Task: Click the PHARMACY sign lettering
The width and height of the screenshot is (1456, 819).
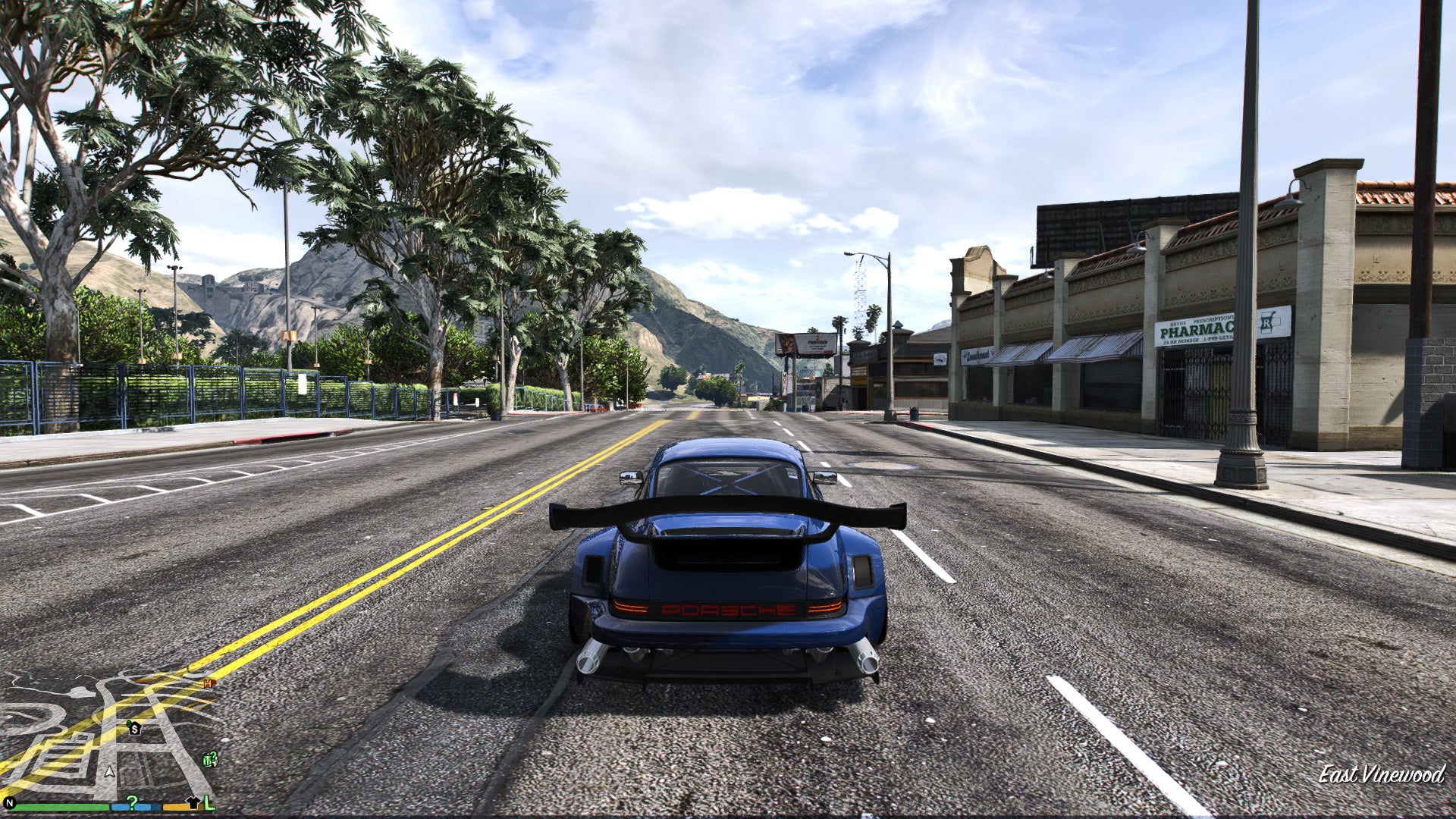Action: tap(1197, 331)
